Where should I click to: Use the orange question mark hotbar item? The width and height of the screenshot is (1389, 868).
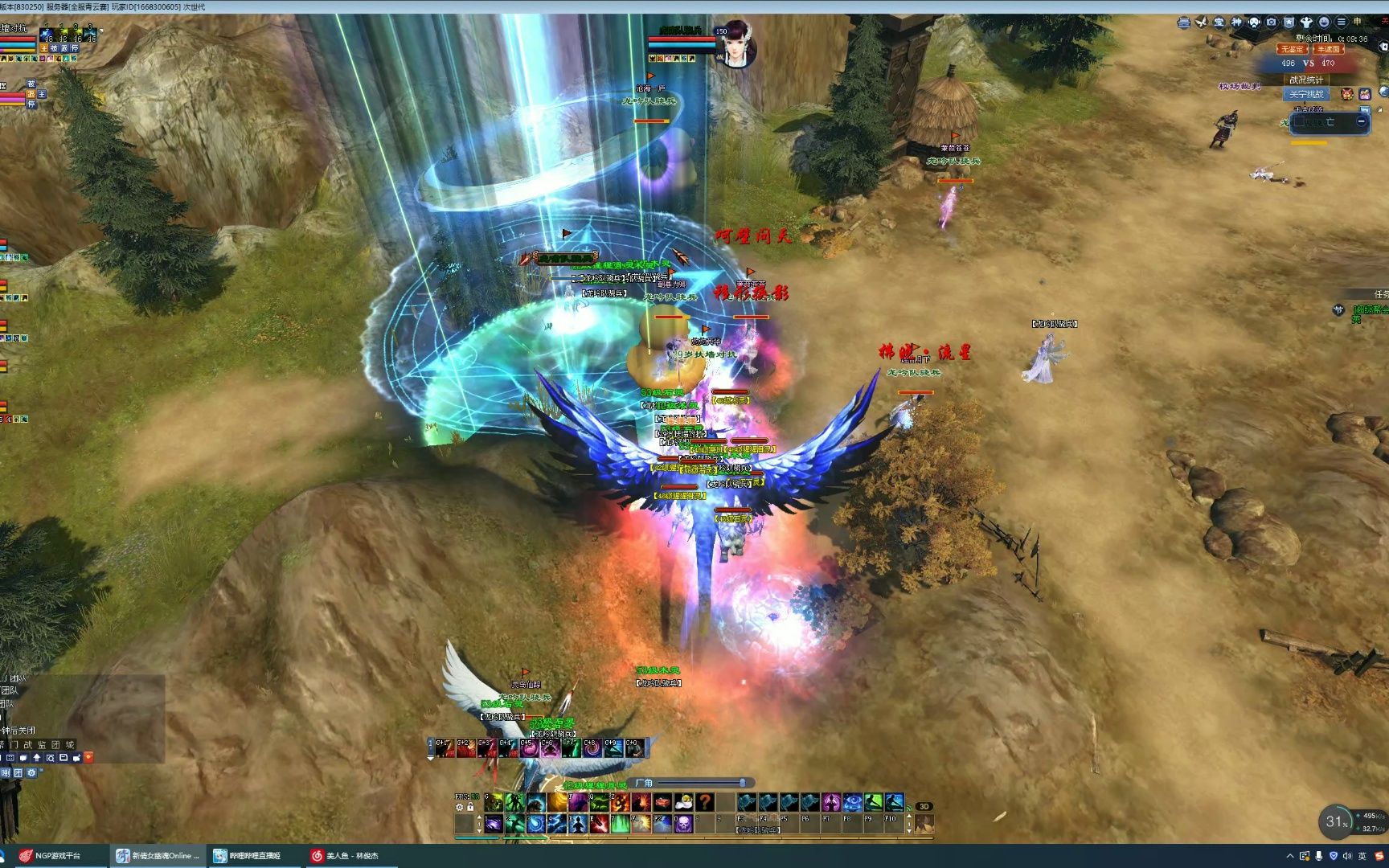click(705, 801)
